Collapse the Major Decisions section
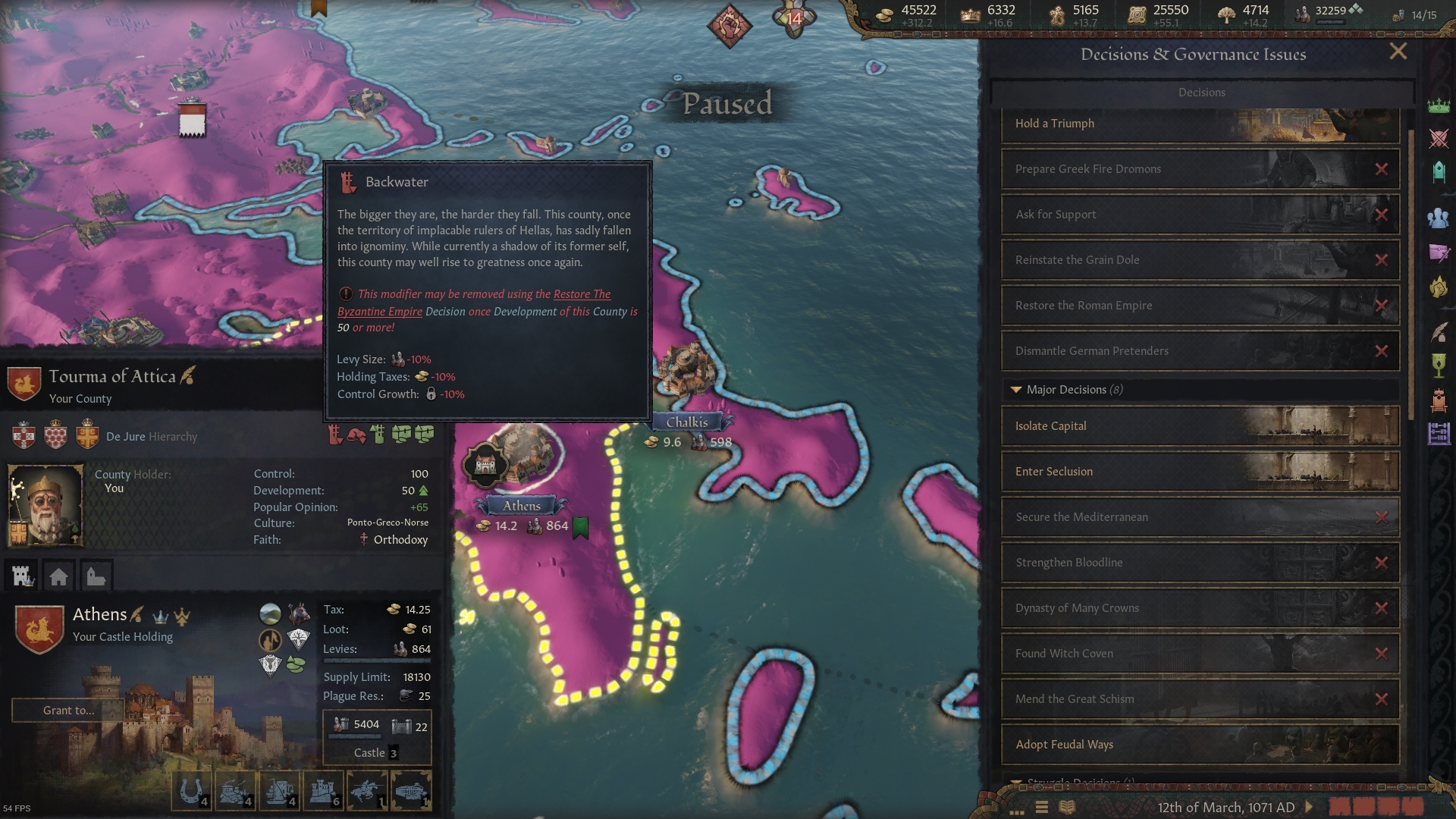The image size is (1456, 819). coord(1016,390)
